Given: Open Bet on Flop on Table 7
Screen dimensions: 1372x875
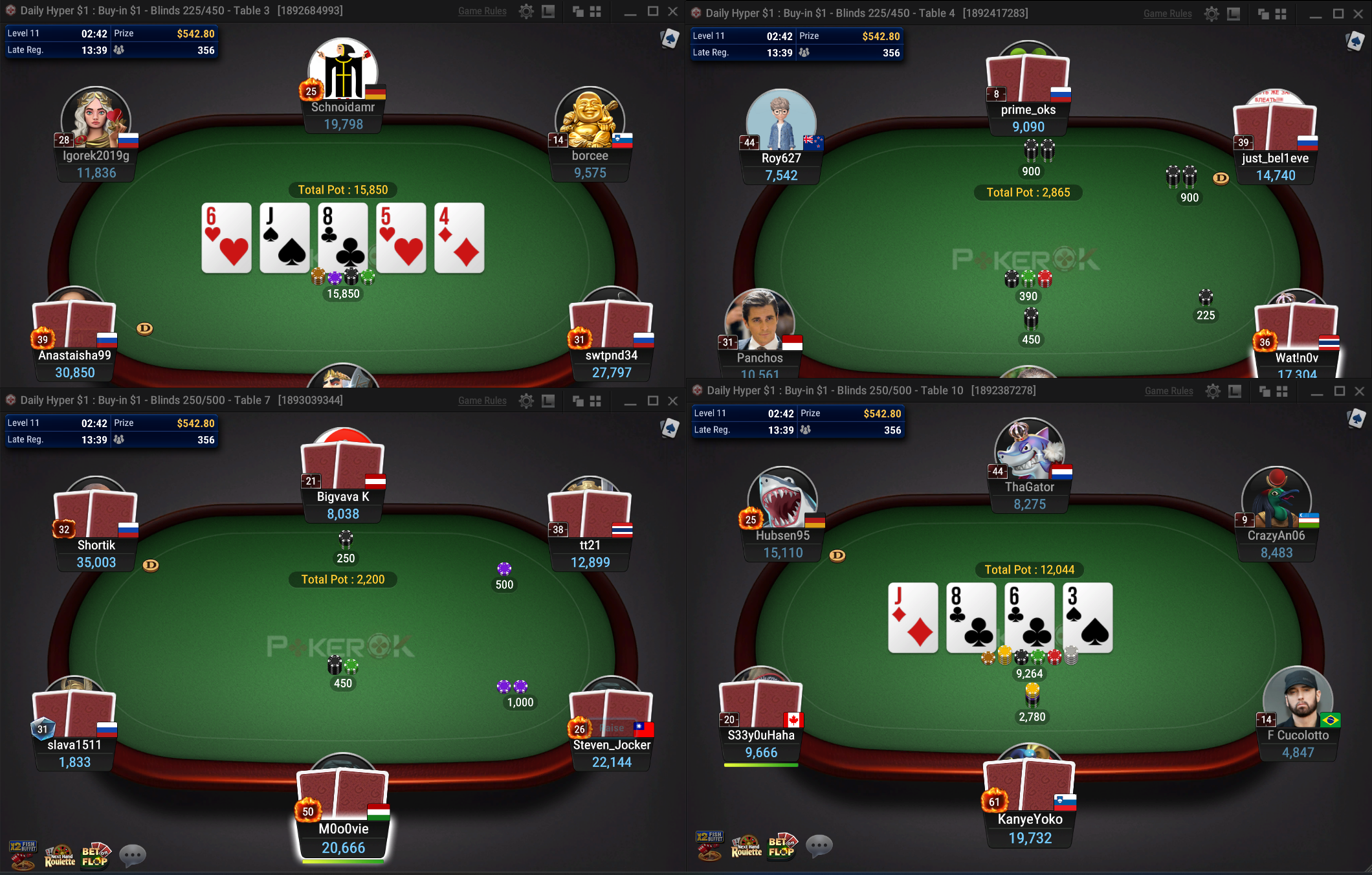Looking at the screenshot, I should (96, 855).
